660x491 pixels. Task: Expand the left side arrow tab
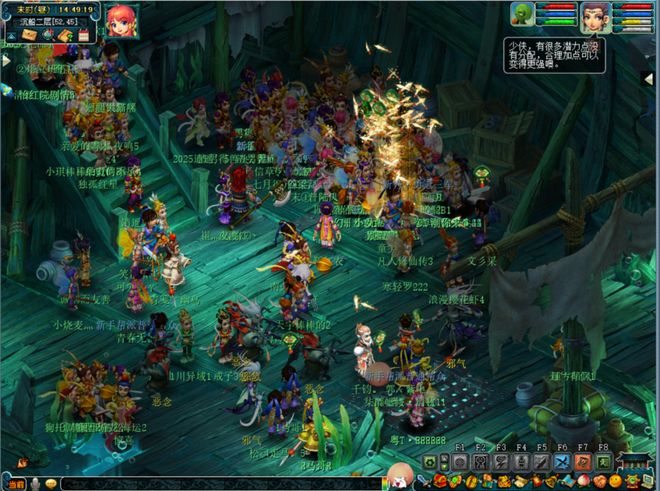click(x=5, y=61)
